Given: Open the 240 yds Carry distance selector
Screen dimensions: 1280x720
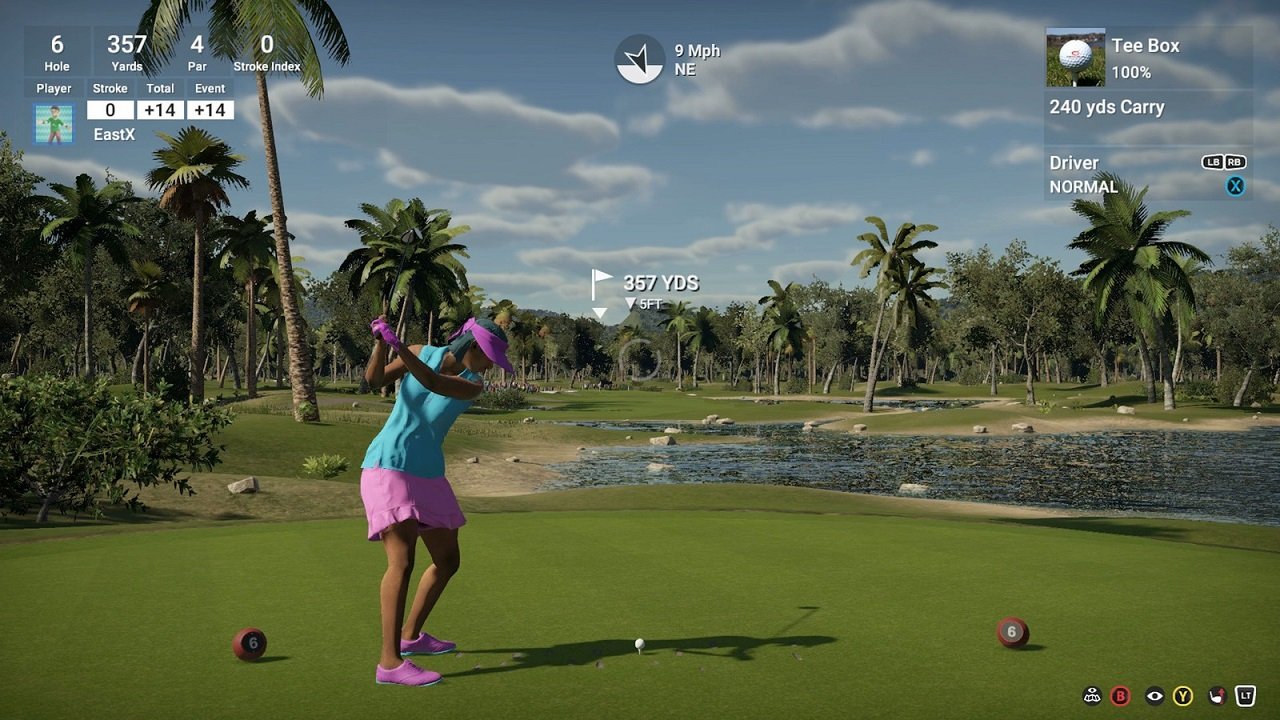Looking at the screenshot, I should [1107, 107].
